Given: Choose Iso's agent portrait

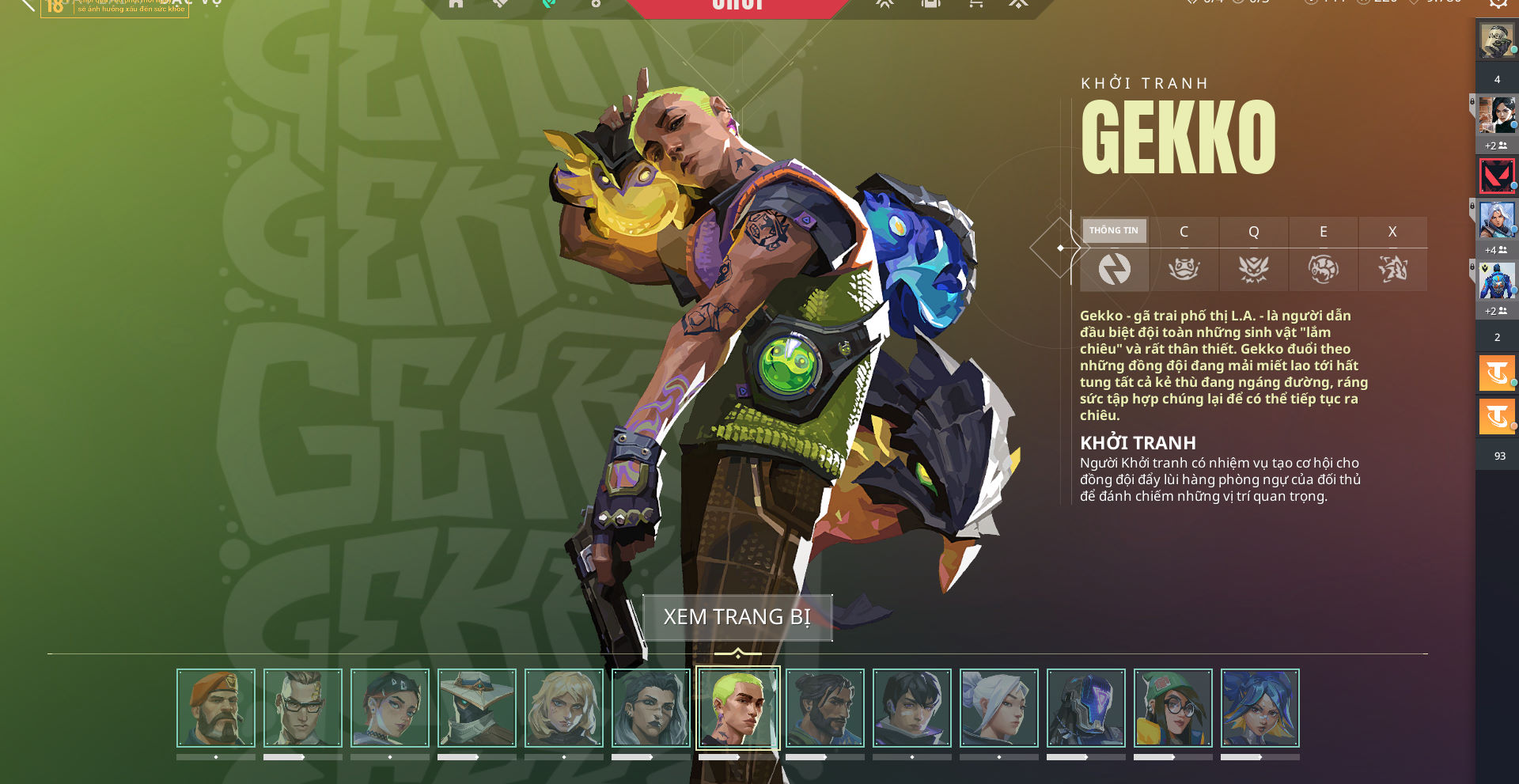Looking at the screenshot, I should click(912, 708).
